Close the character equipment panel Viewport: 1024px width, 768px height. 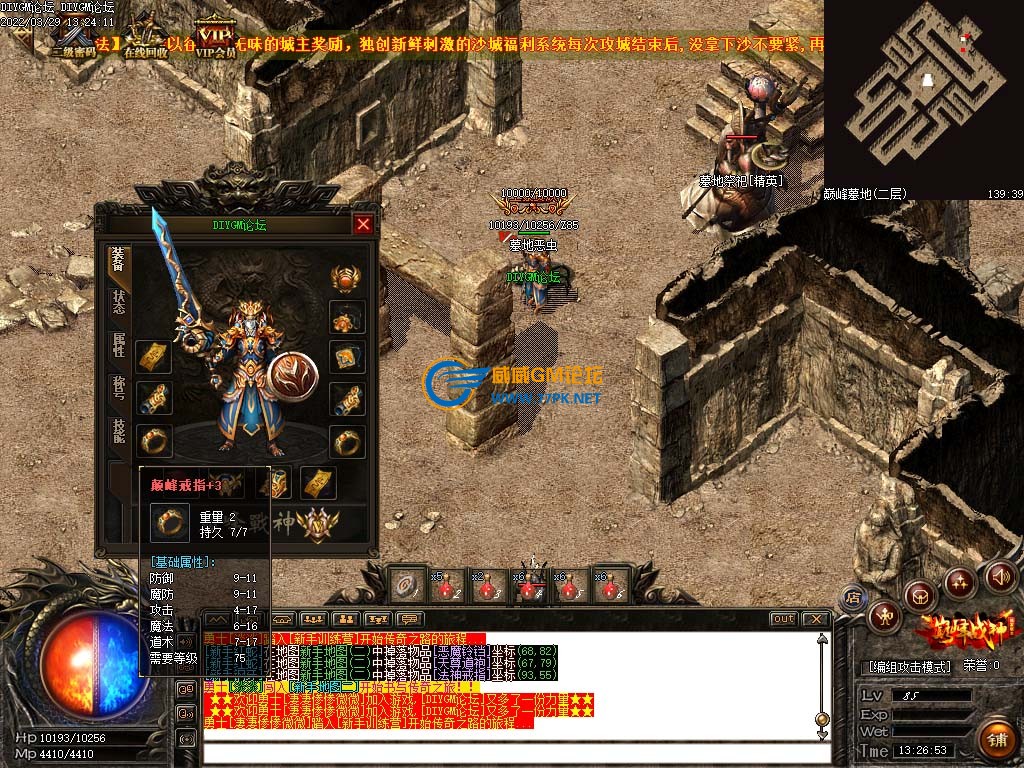pyautogui.click(x=363, y=224)
